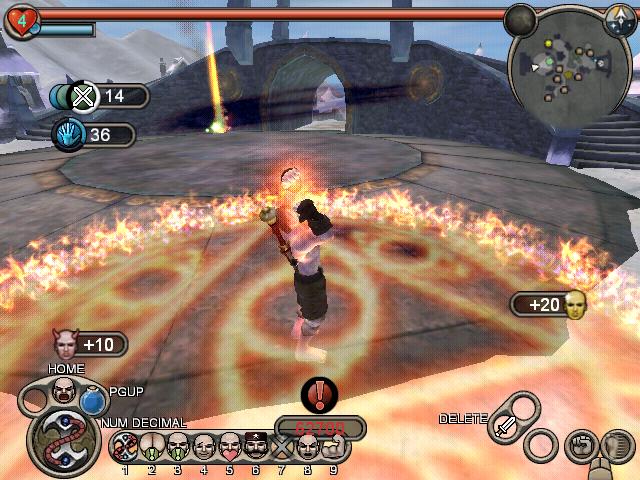The width and height of the screenshot is (640, 480).
Task: Select the face icon in slot 8
Action: point(306,445)
